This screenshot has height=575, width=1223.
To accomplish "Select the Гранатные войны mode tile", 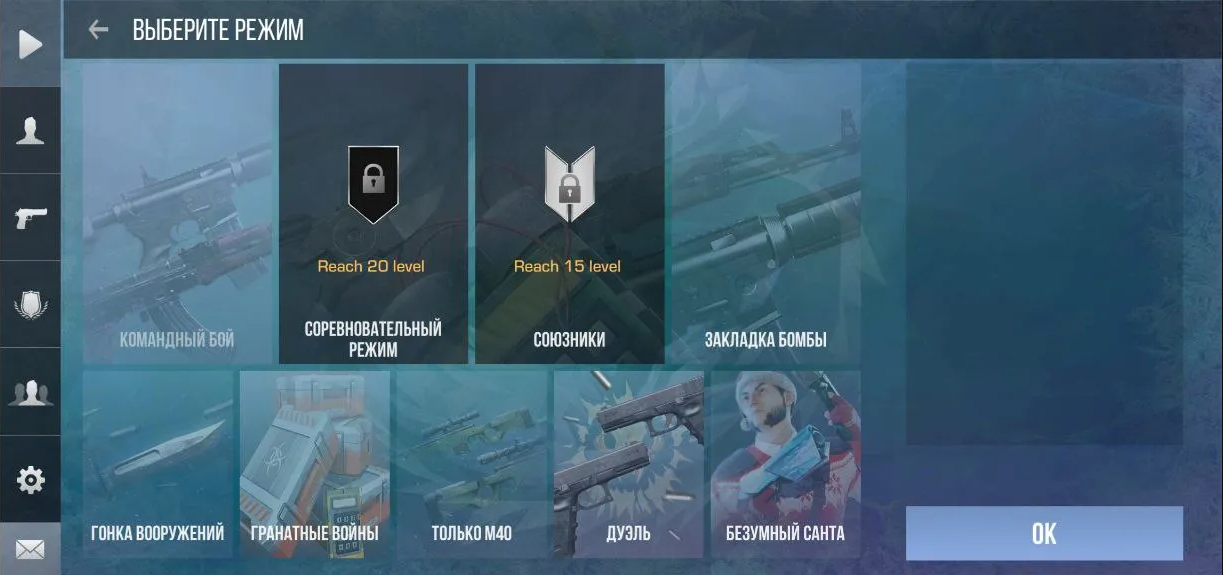I will click(x=315, y=463).
